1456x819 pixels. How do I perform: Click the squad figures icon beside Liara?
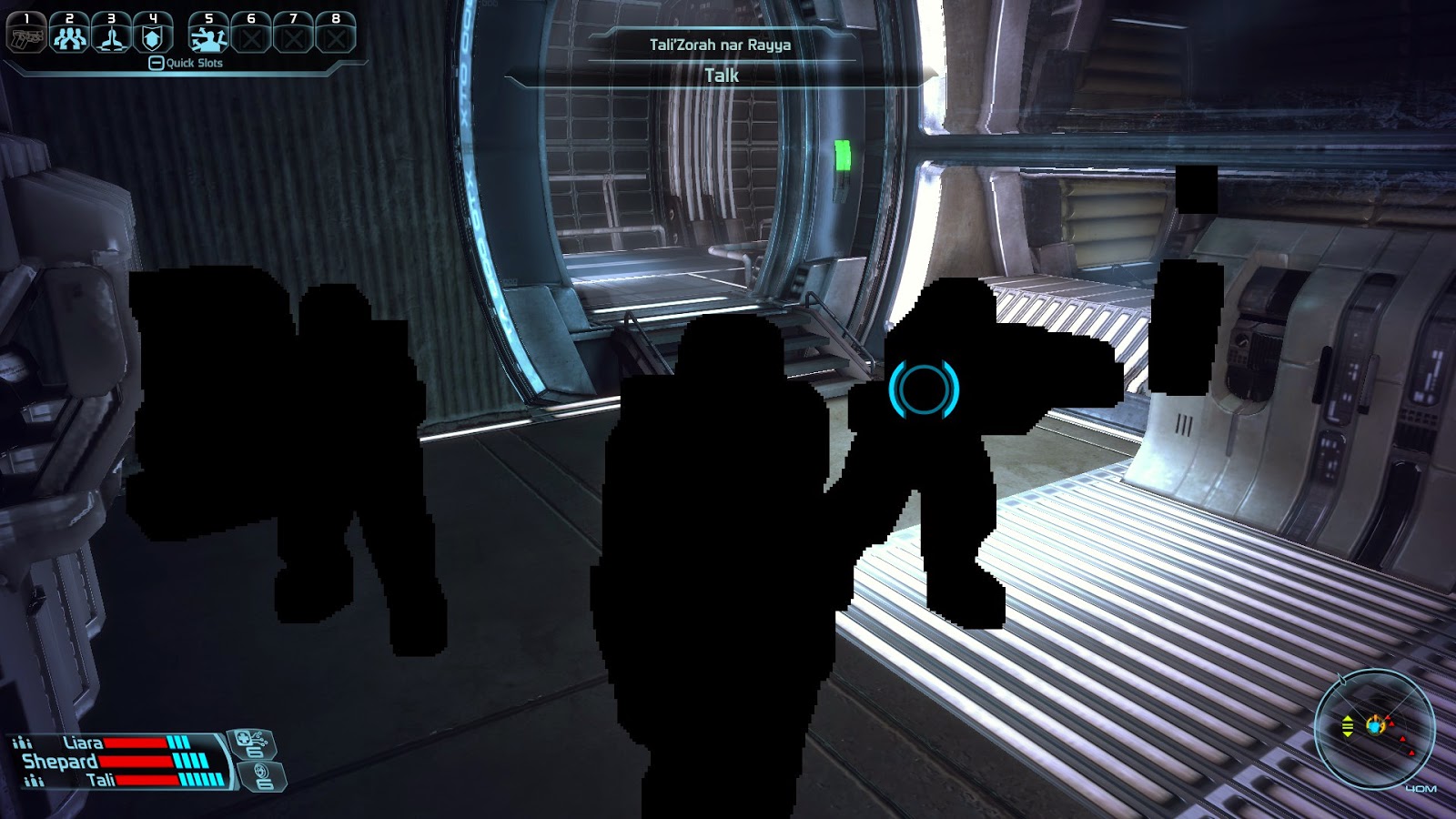pyautogui.click(x=23, y=743)
